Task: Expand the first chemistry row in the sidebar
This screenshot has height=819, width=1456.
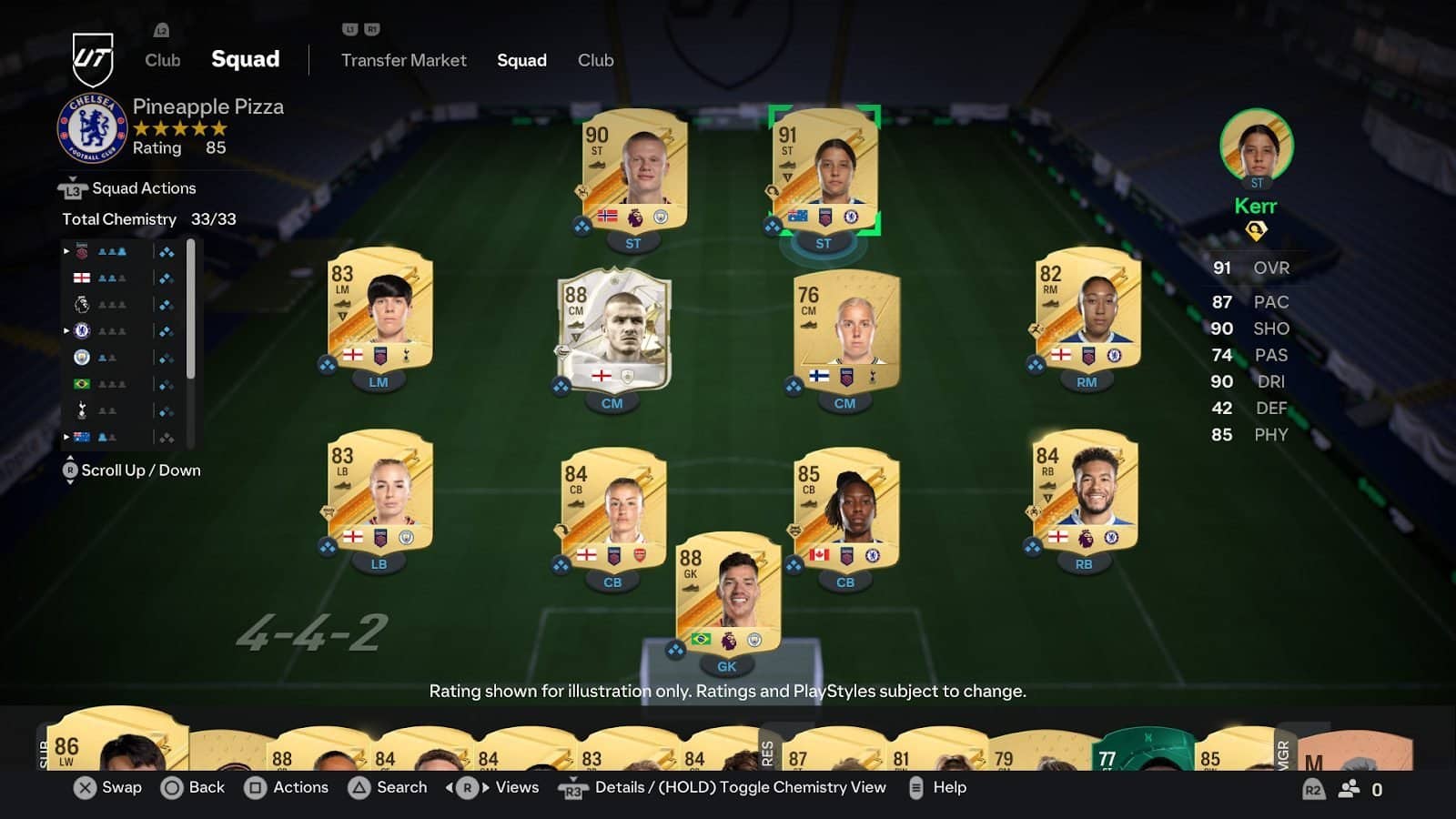Action: [66, 251]
